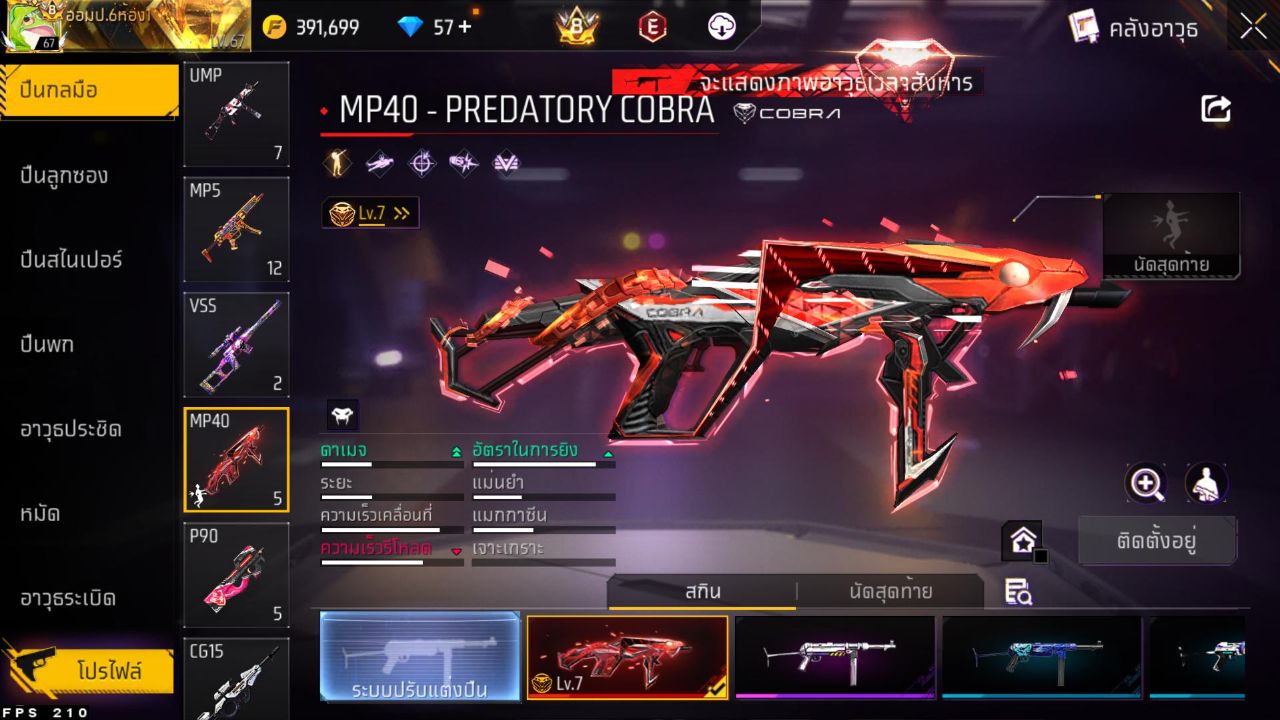Click the crown rank badge in top bar

(x=579, y=27)
